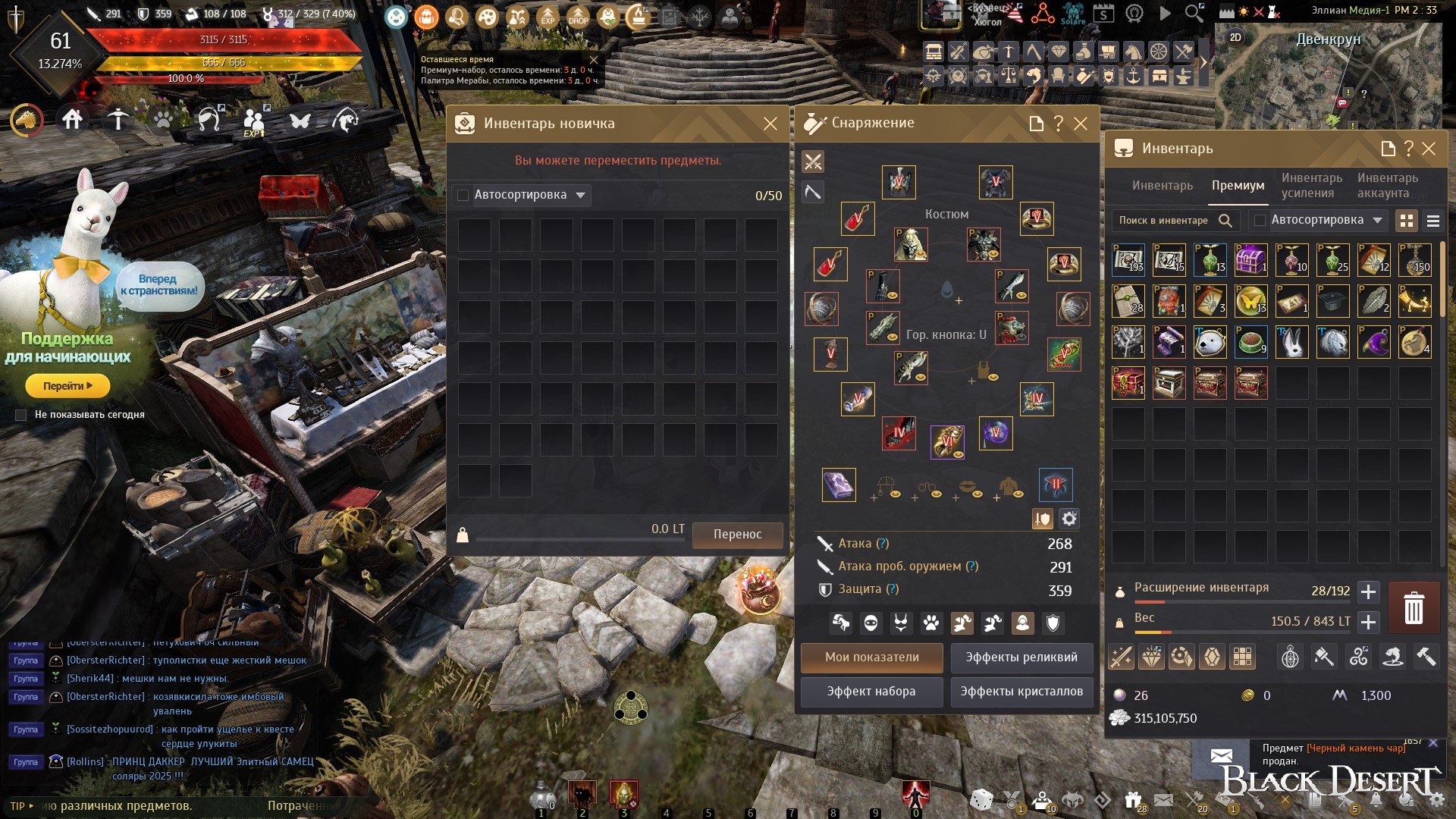
Task: Close the Снаряжение equipment window
Action: coord(1081,124)
